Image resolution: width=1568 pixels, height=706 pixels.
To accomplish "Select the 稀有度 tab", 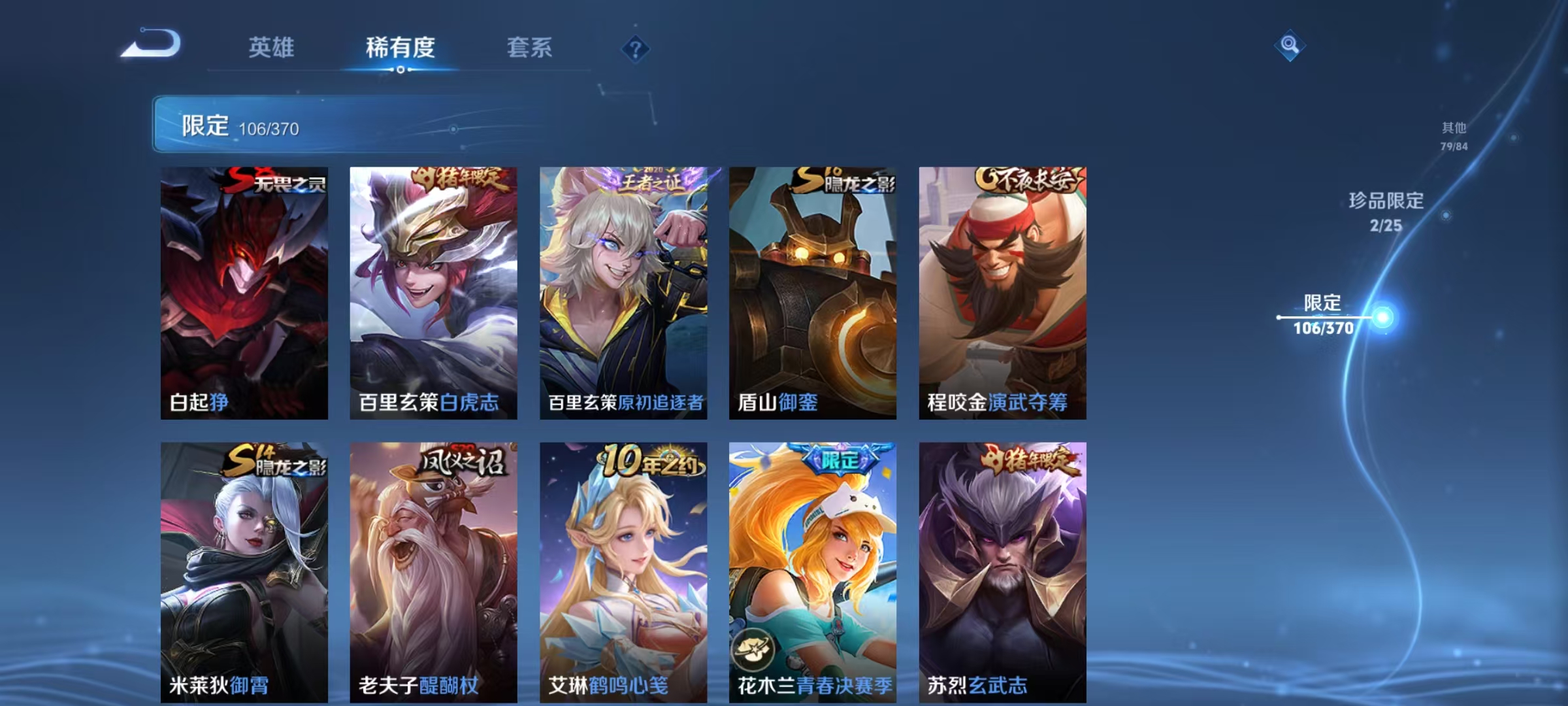I will [401, 48].
